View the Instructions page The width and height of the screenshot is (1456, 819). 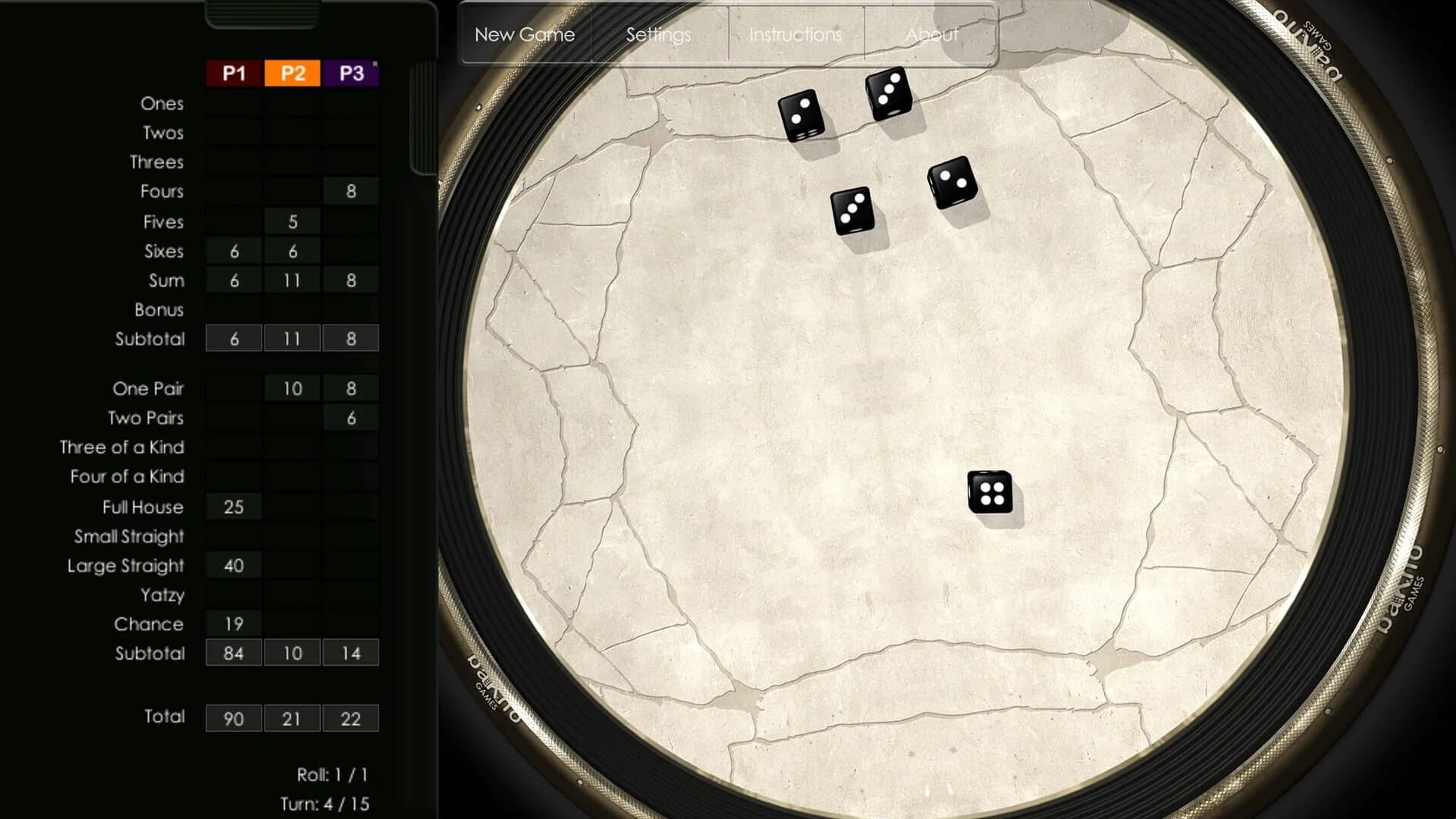tap(794, 34)
